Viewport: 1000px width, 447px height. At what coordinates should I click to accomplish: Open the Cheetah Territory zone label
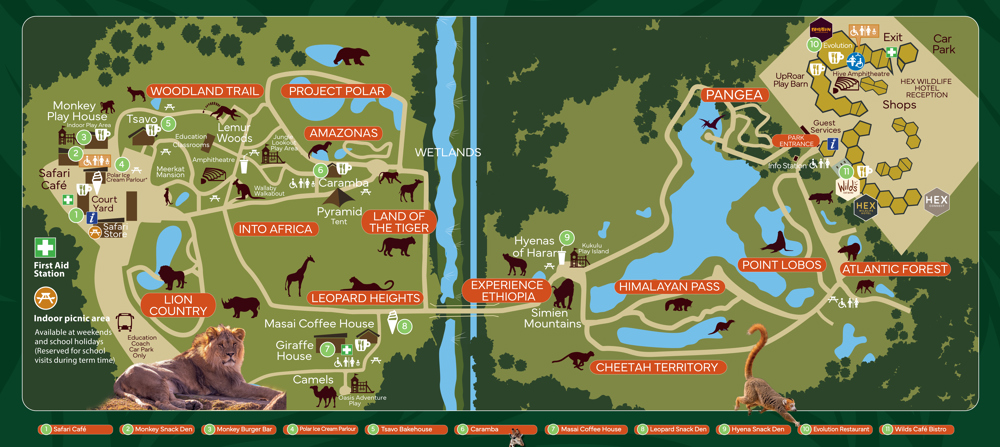click(x=656, y=367)
